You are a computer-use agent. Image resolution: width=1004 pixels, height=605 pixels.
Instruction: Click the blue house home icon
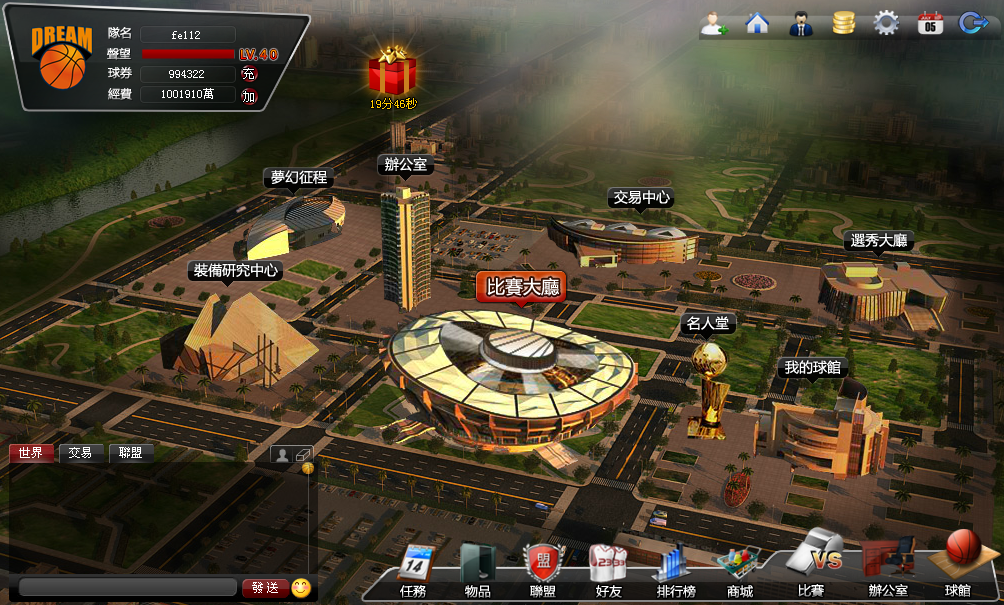pos(757,23)
